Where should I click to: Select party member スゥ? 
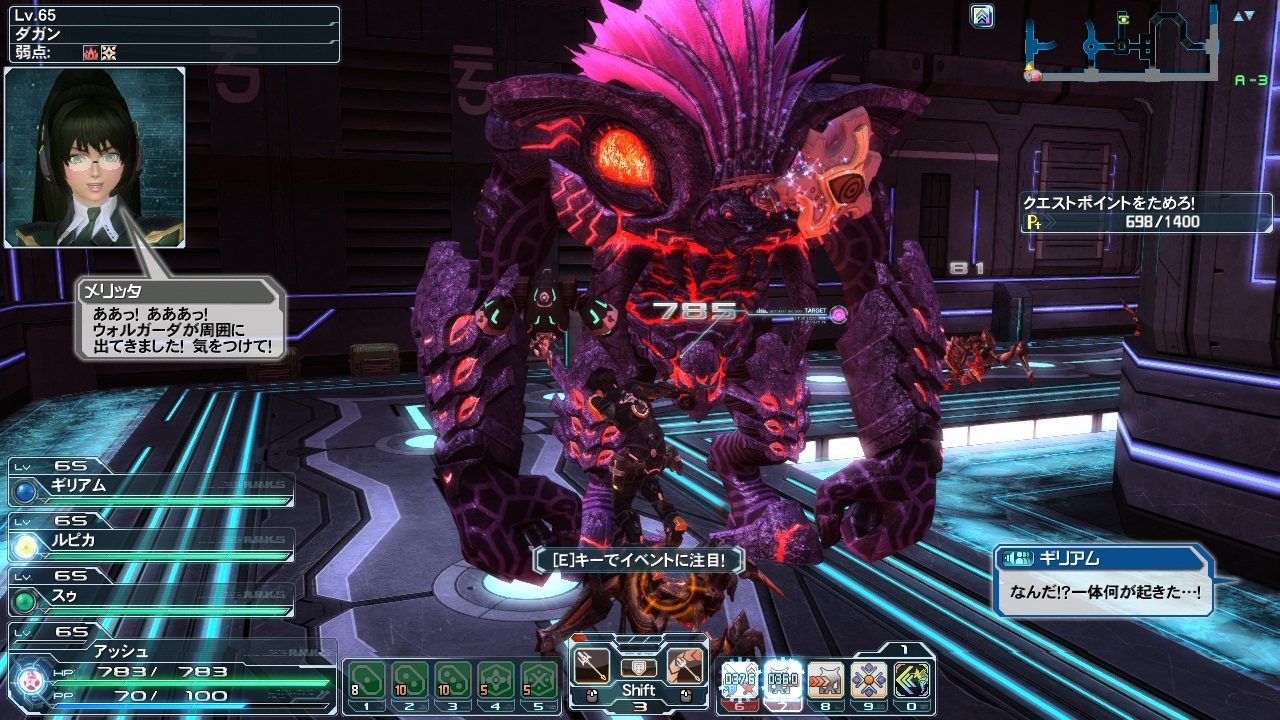click(x=150, y=597)
